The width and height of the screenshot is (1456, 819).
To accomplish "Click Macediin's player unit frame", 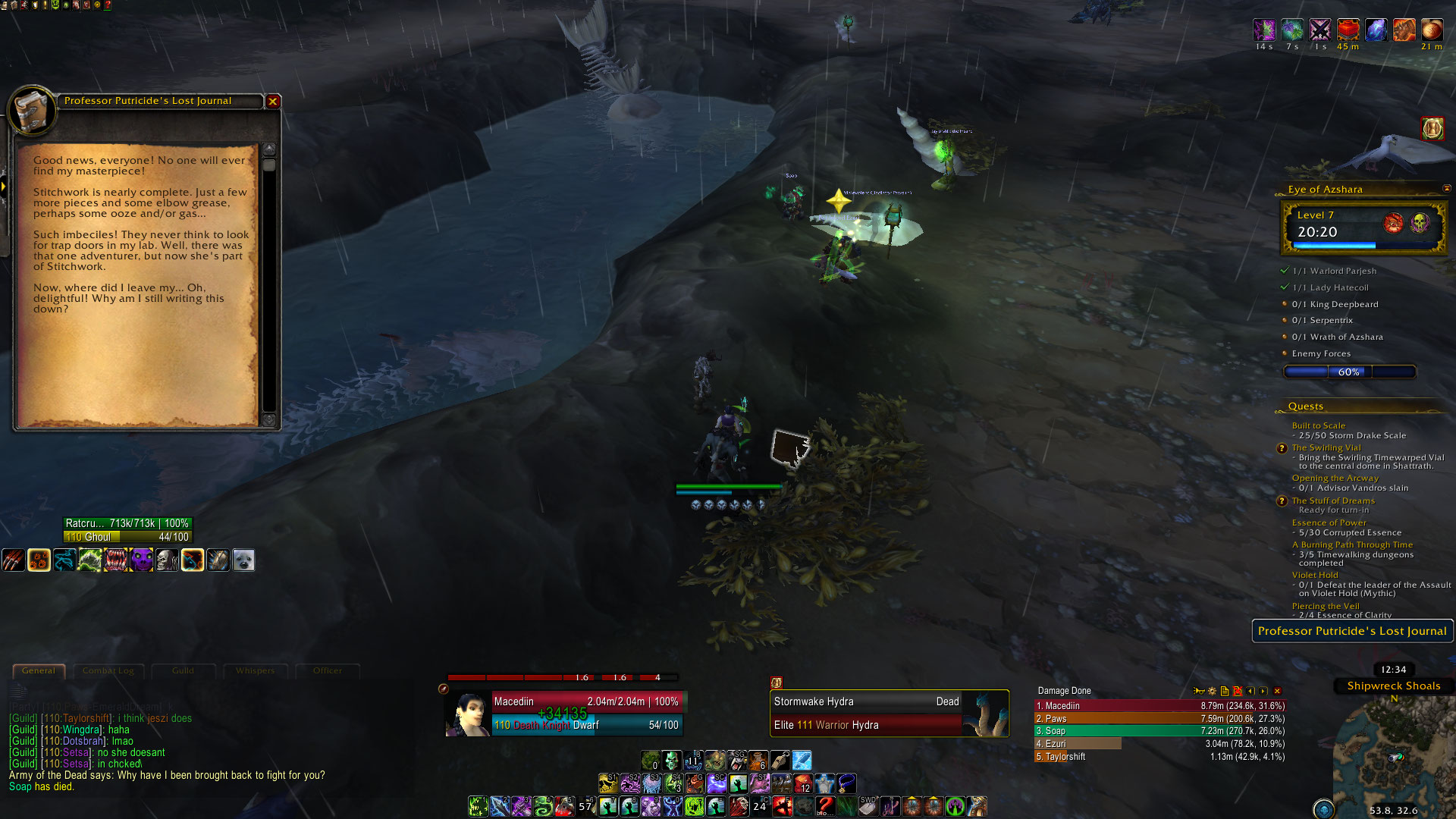I will pyautogui.click(x=586, y=713).
